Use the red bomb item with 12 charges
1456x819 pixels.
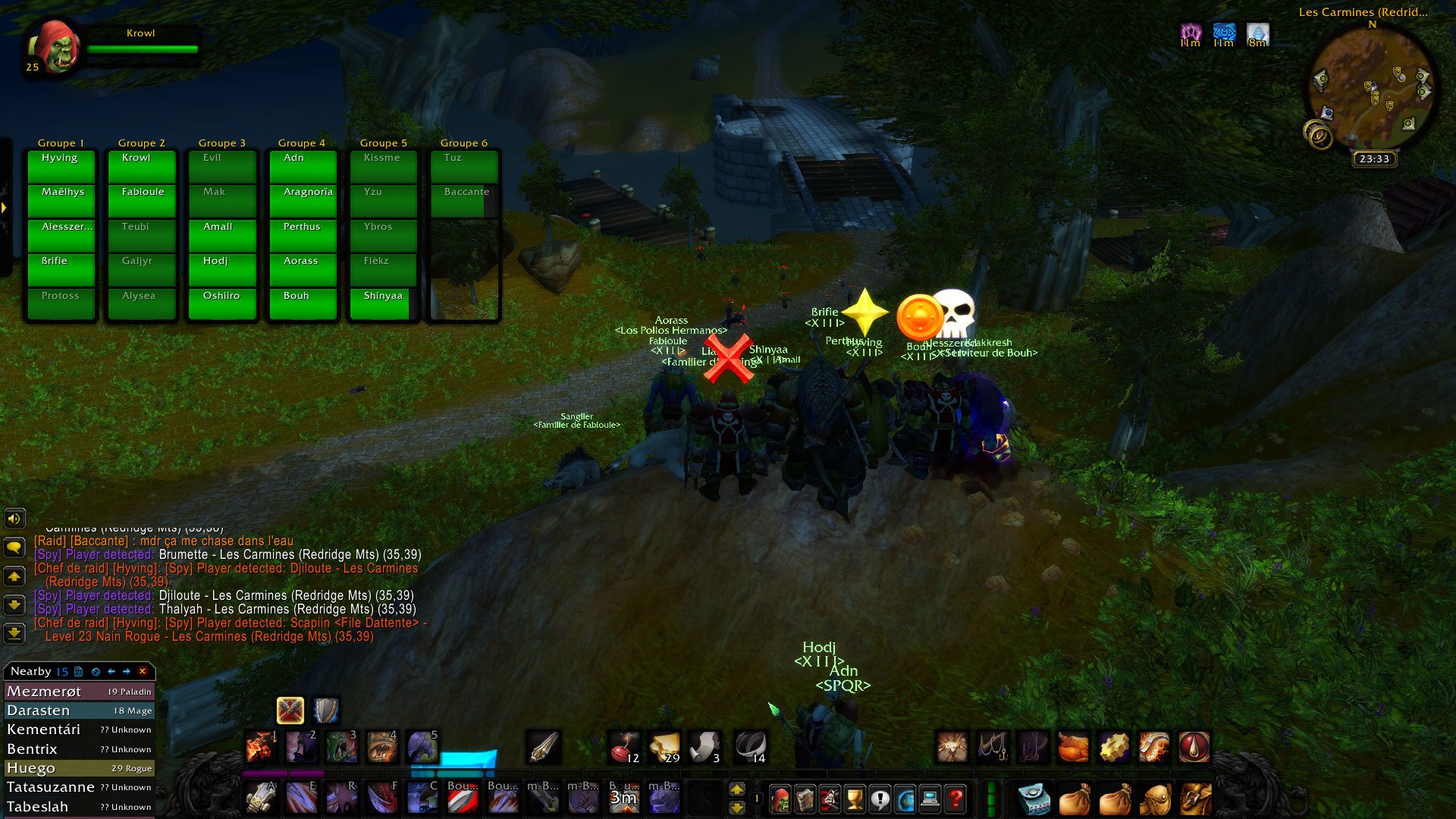[x=625, y=747]
